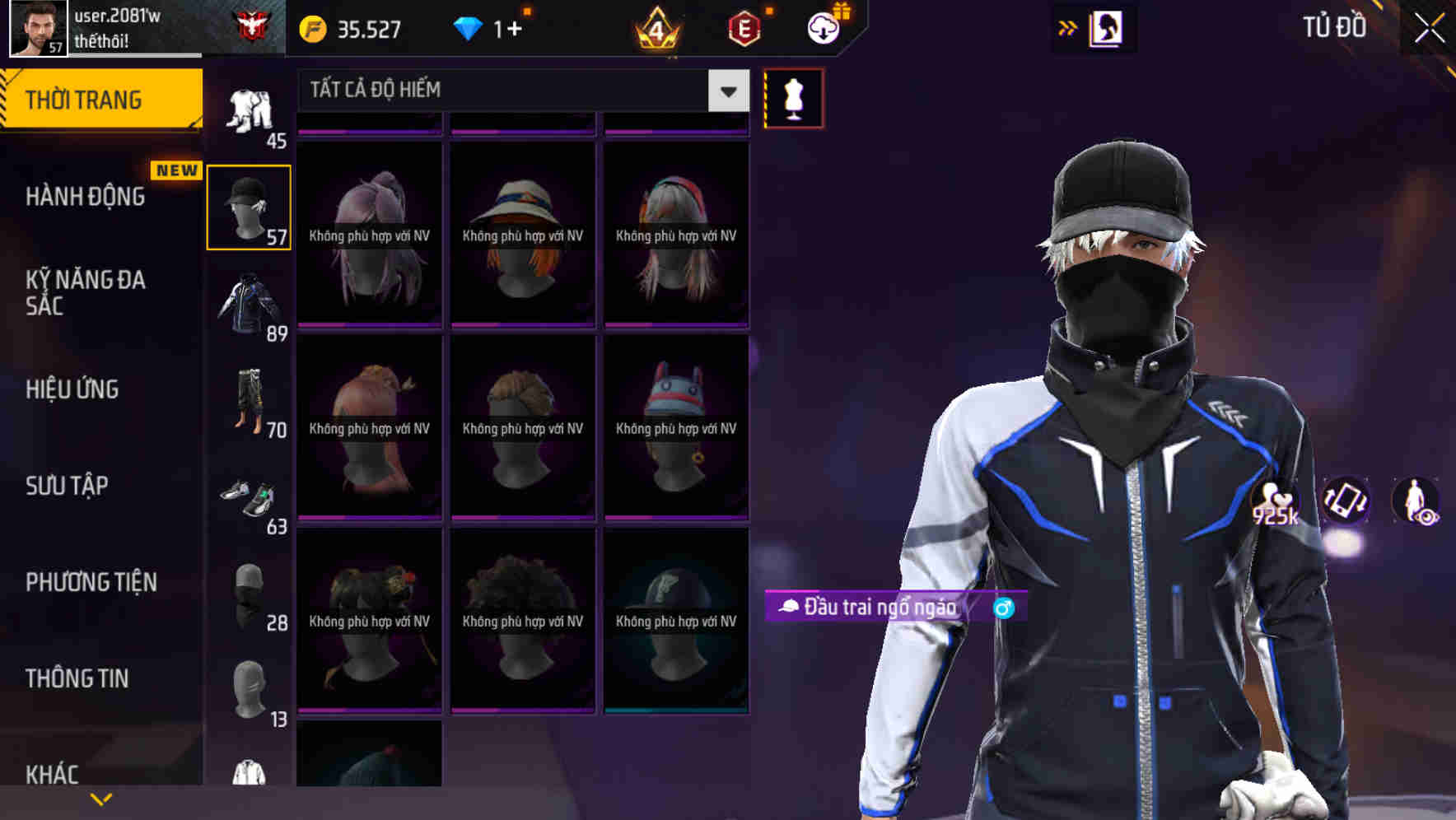Screen dimensions: 1456x820
Task: Click the Đầu trai ngổ ngáo item label
Action: click(x=873, y=608)
